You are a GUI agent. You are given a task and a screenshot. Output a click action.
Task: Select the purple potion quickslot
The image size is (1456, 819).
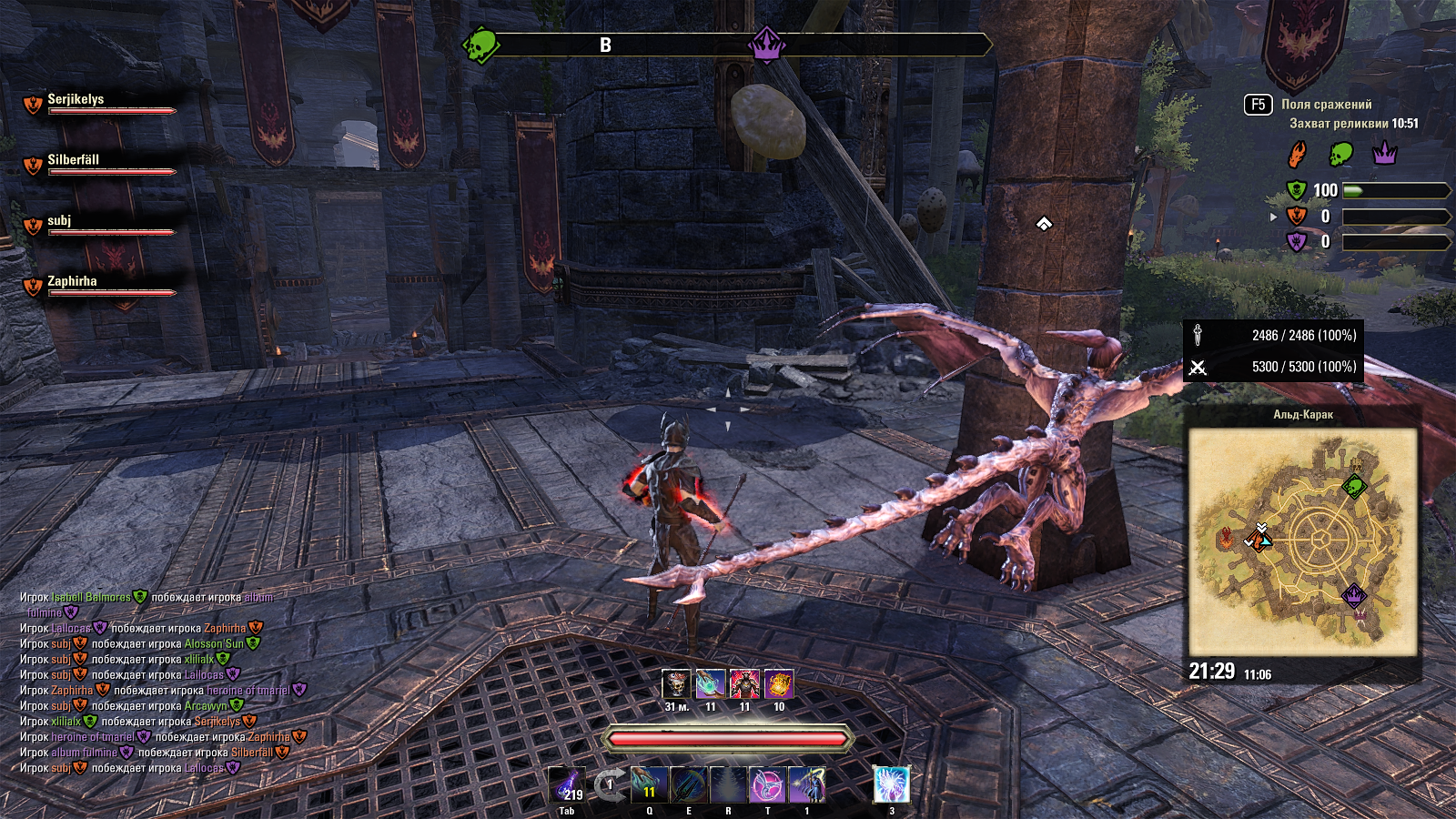(567, 784)
